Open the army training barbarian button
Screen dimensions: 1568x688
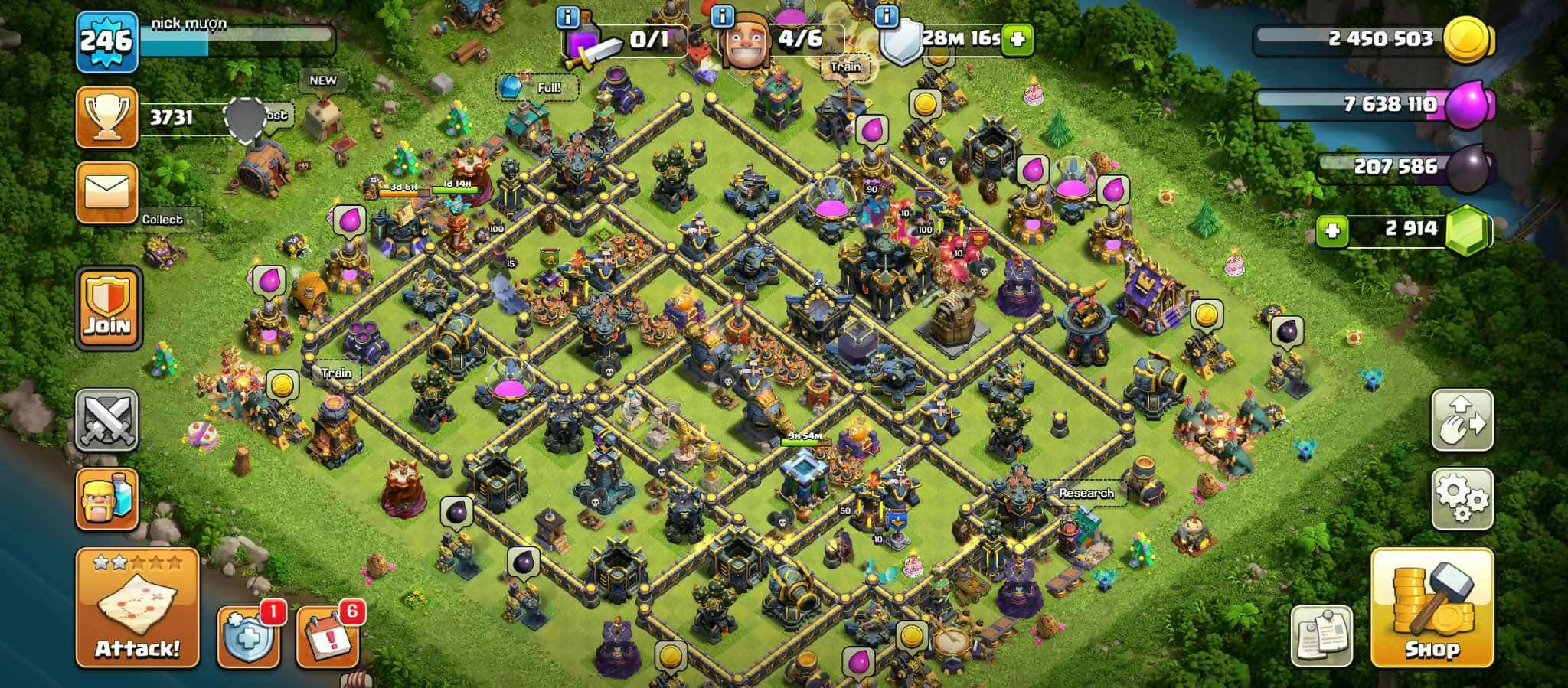(x=107, y=499)
